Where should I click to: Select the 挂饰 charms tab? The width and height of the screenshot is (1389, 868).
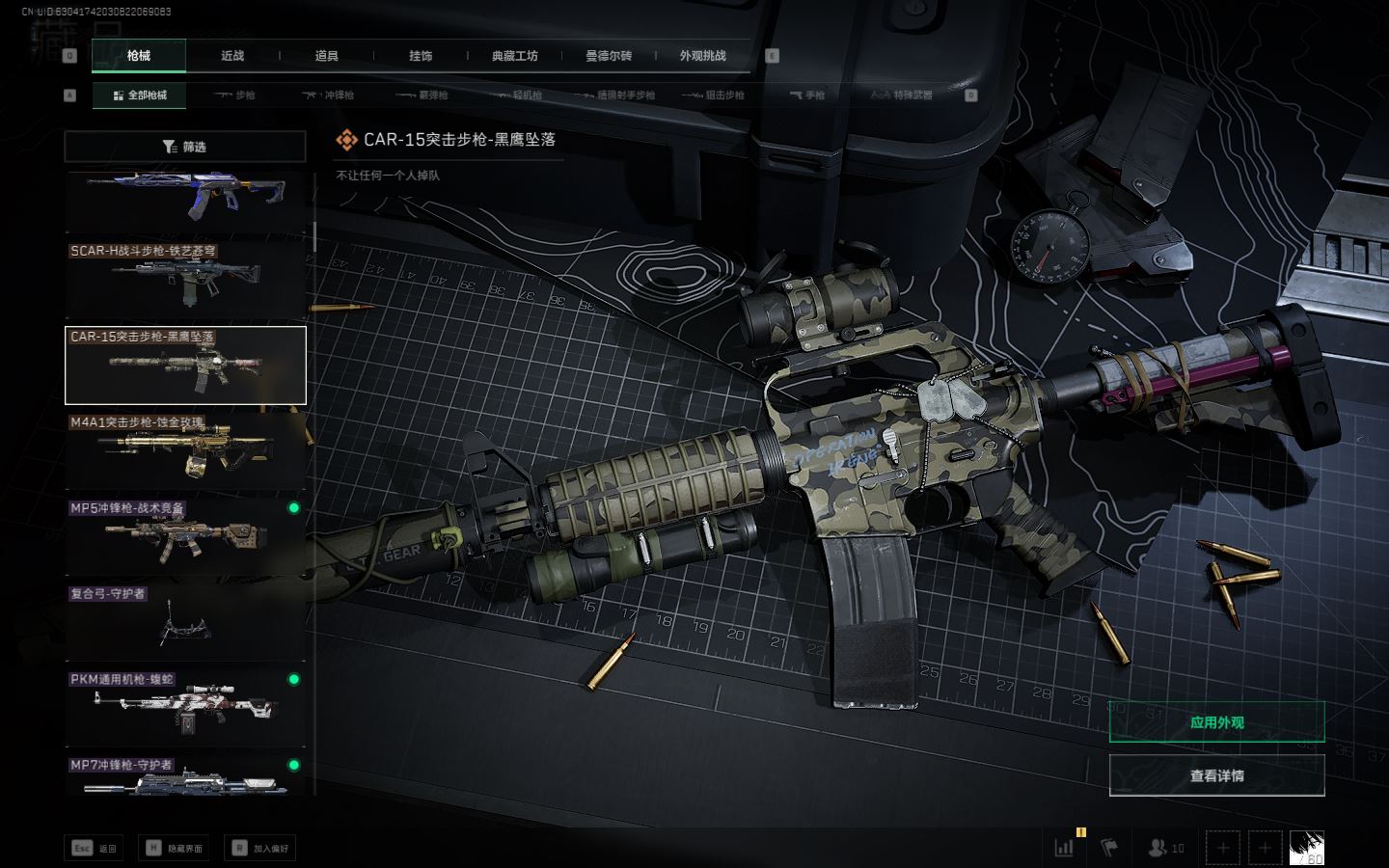421,56
